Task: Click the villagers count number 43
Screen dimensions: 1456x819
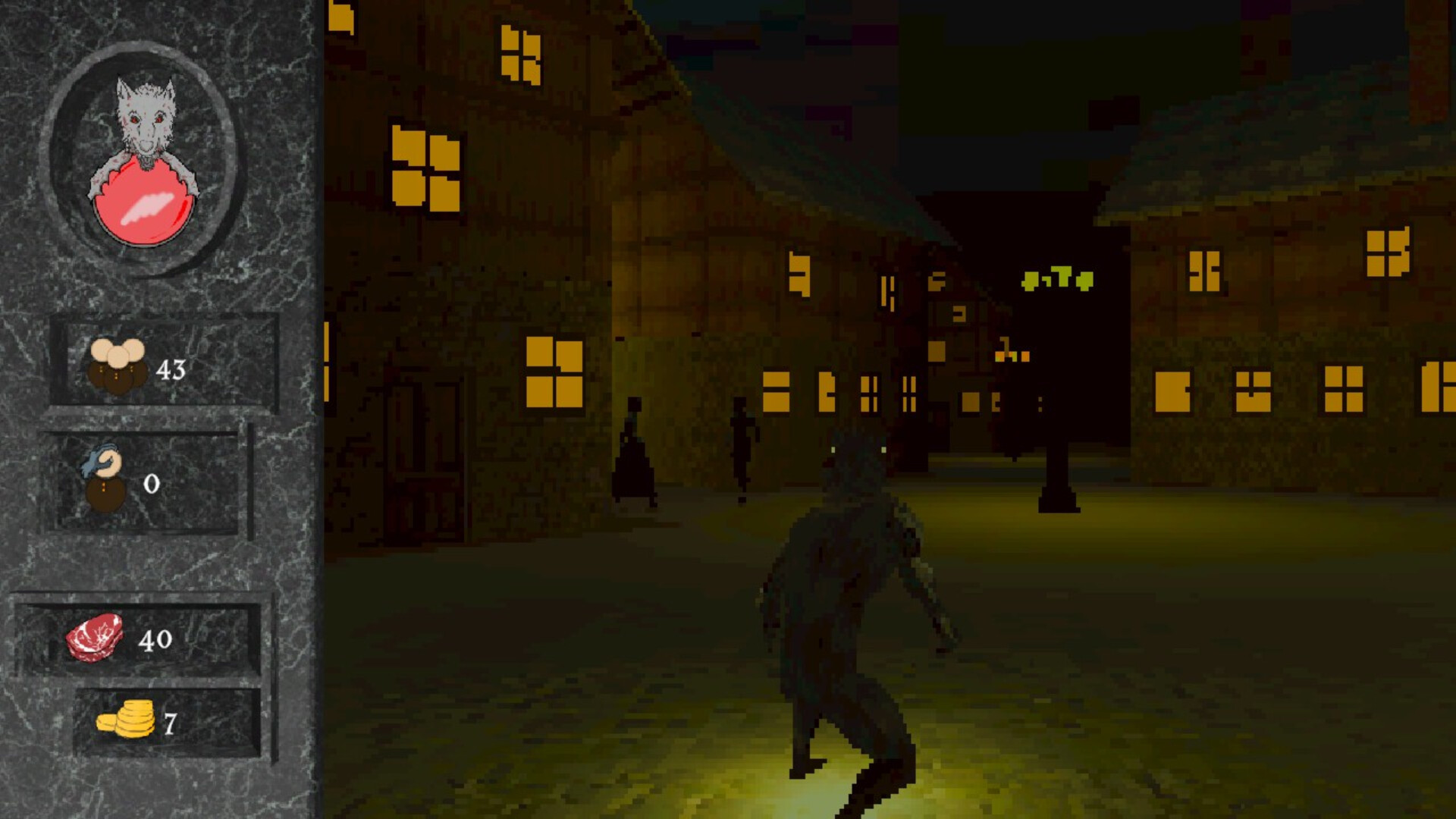Action: point(170,369)
